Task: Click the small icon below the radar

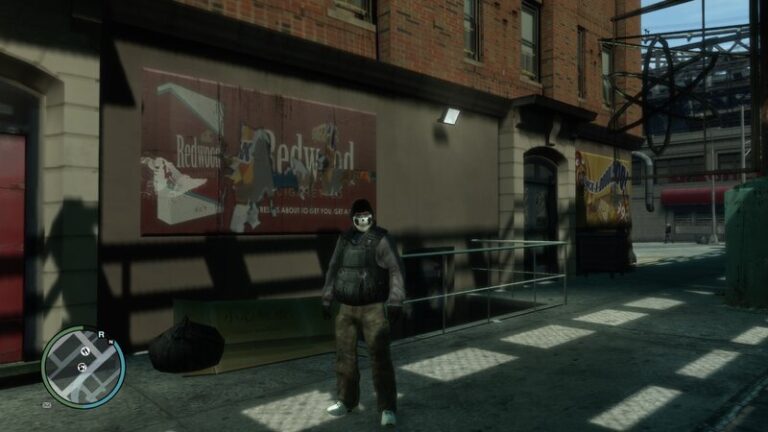Action: coord(47,405)
